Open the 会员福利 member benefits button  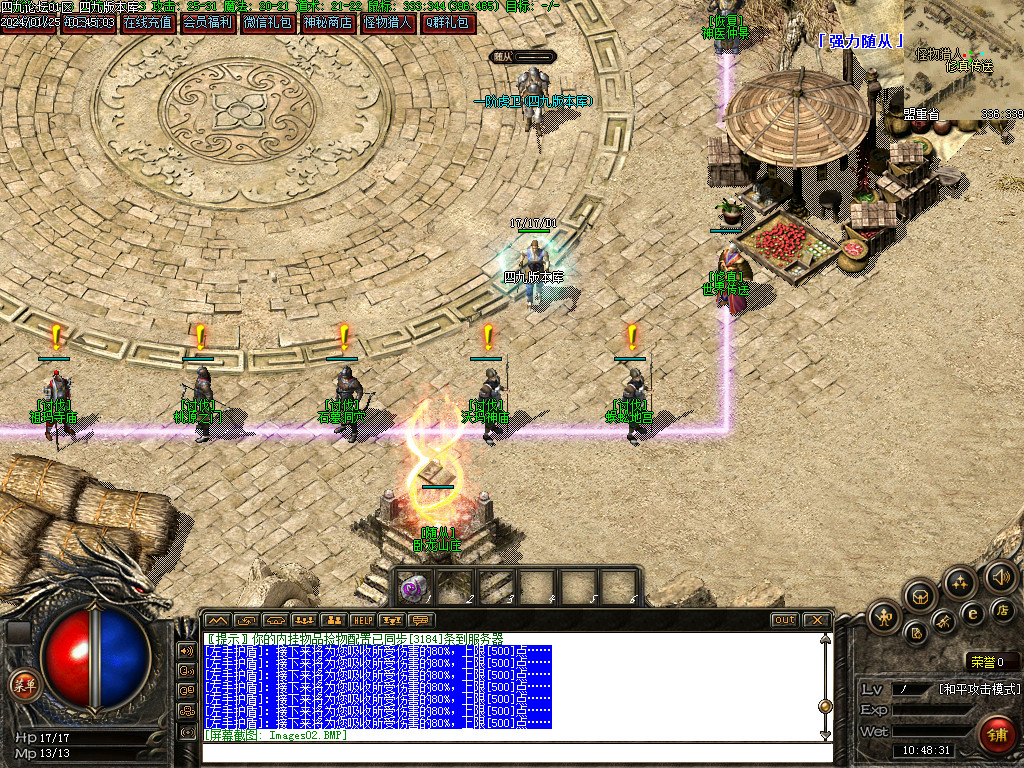(208, 22)
